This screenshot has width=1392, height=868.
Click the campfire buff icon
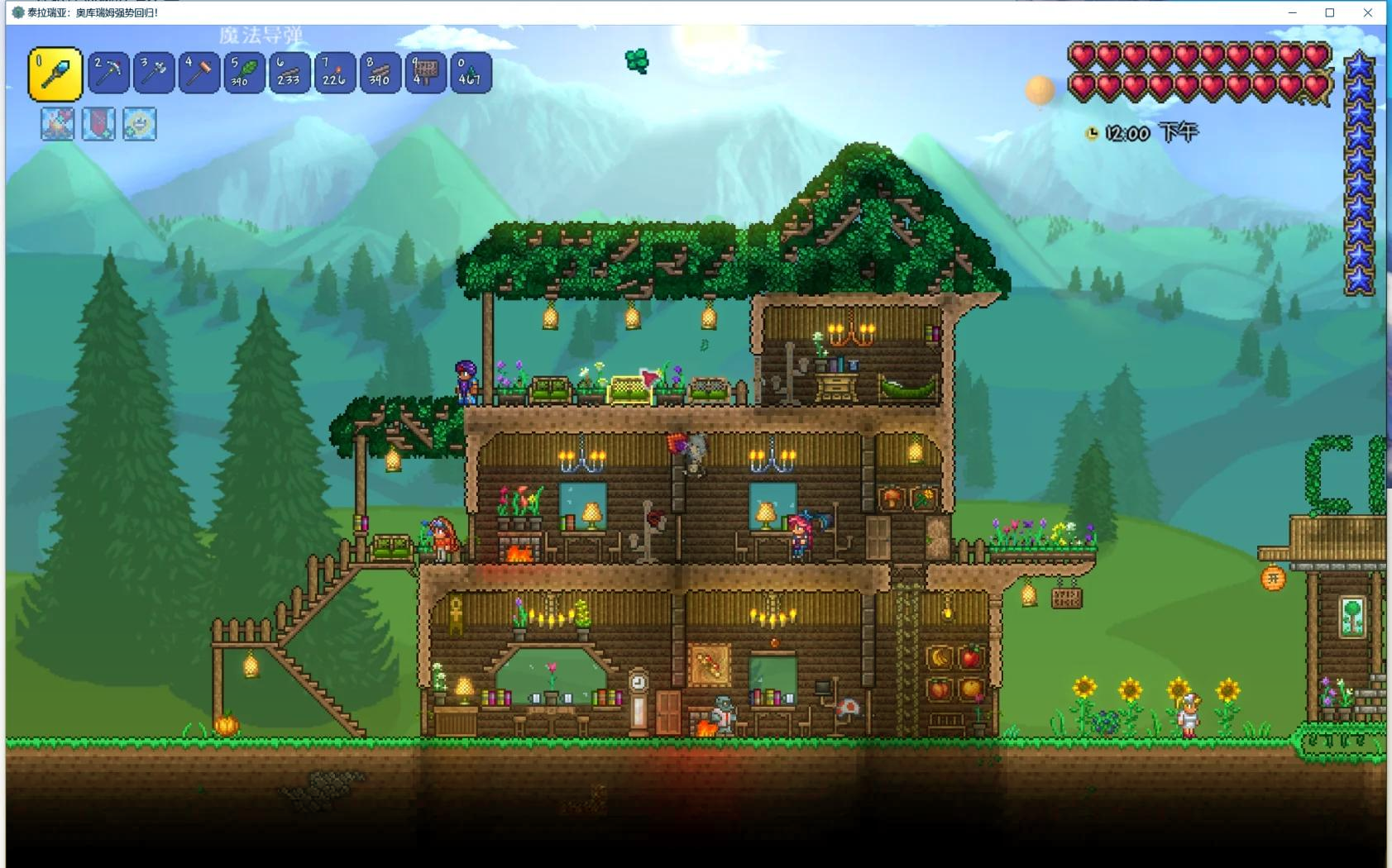[x=57, y=124]
